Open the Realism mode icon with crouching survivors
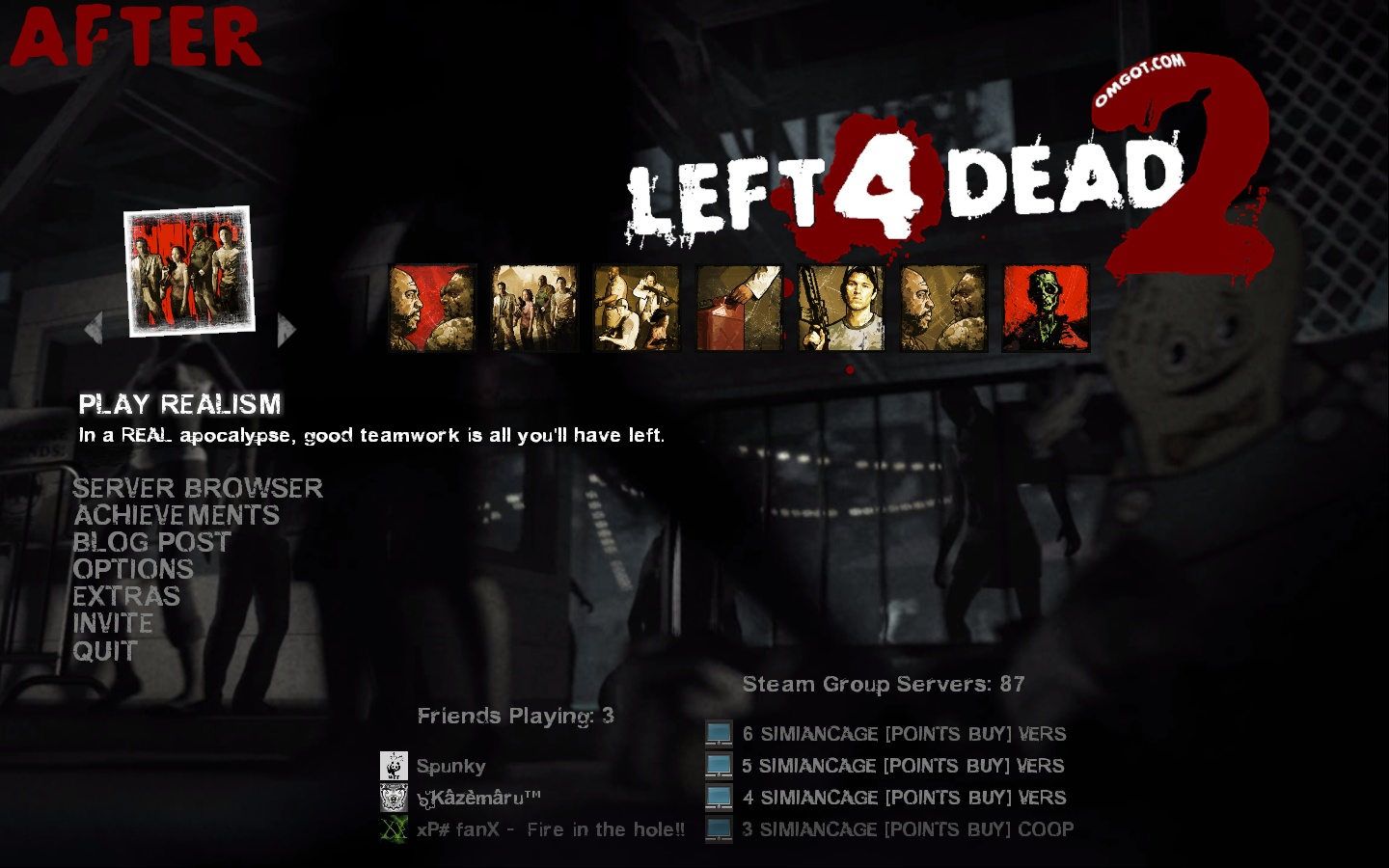Viewport: 1389px width, 868px height. pos(637,308)
